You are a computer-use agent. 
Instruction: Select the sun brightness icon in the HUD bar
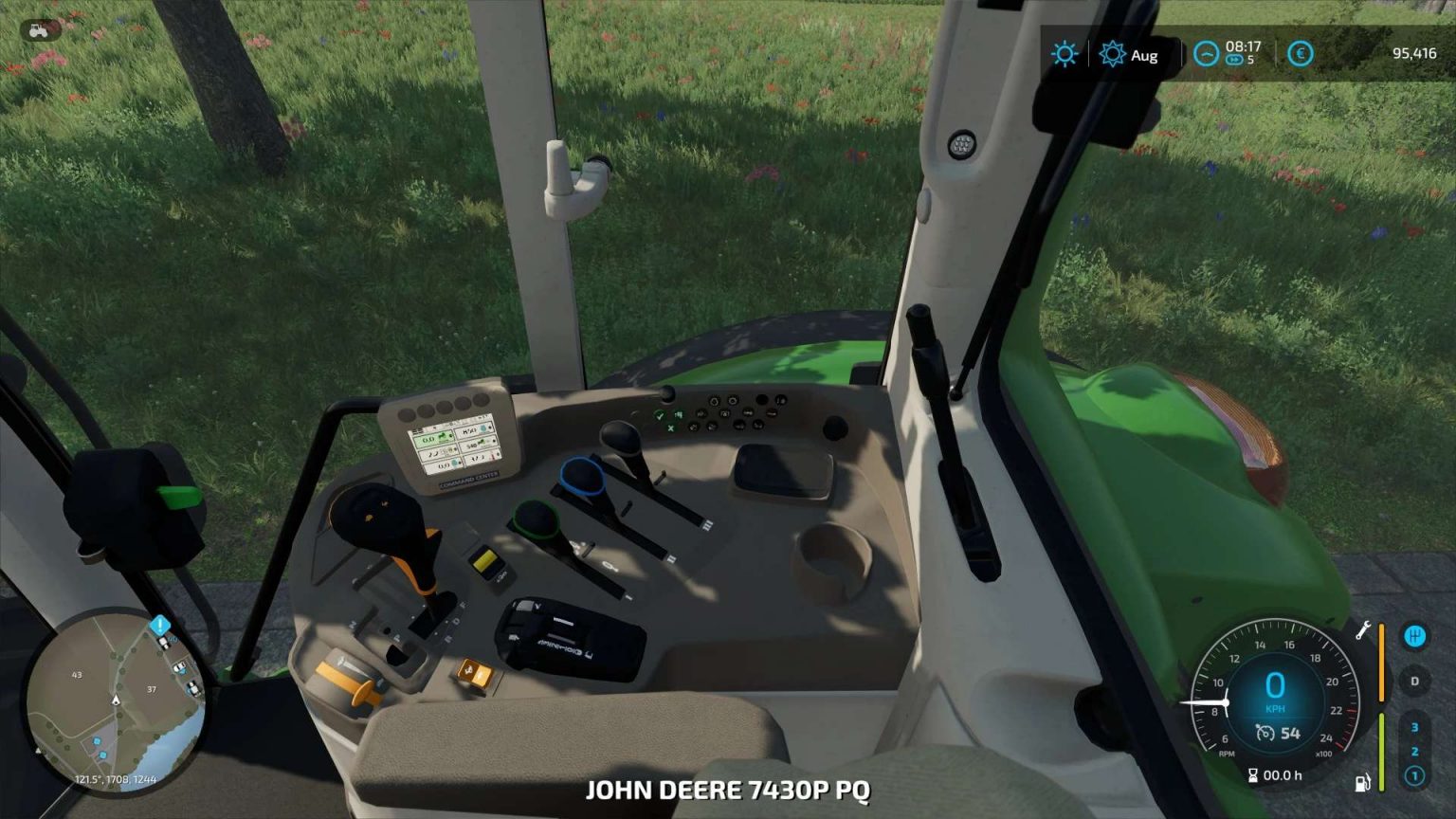(1065, 53)
